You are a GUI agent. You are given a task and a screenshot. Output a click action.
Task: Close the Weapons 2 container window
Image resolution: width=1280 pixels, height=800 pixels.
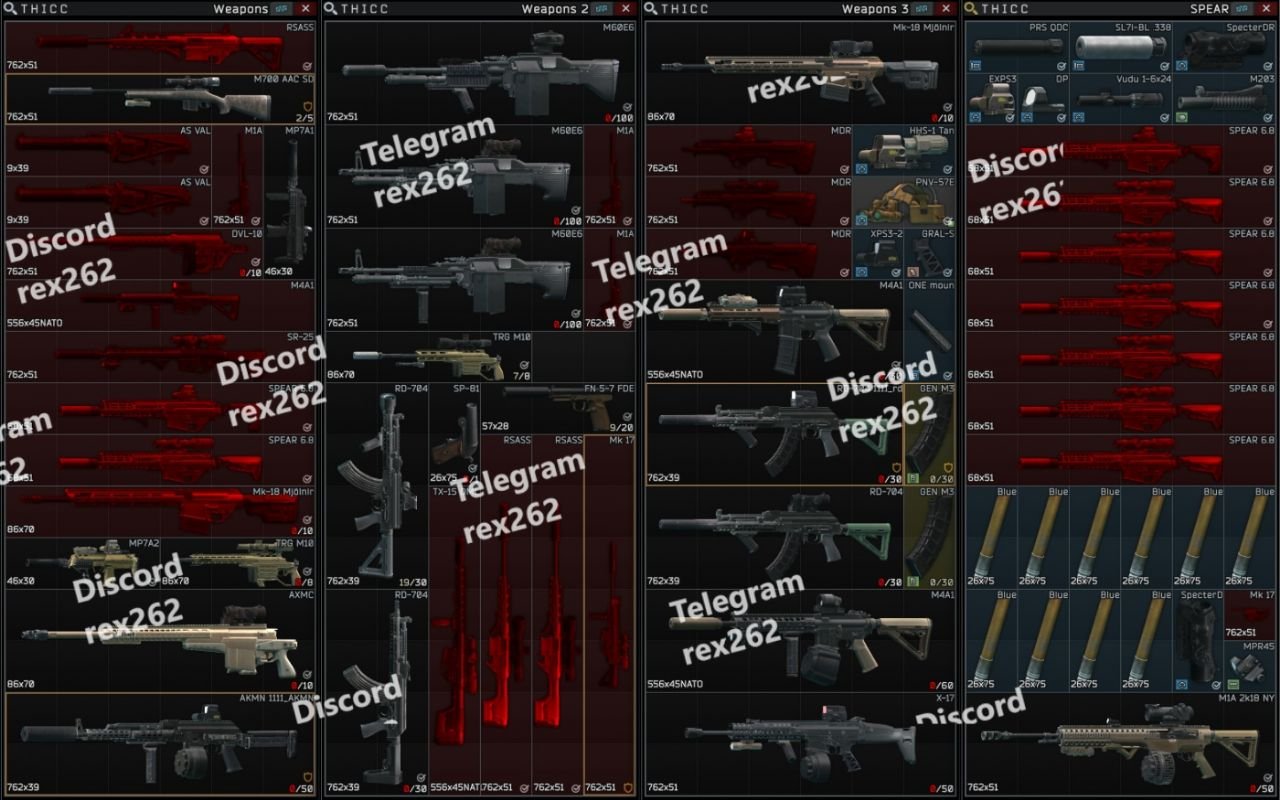[626, 9]
